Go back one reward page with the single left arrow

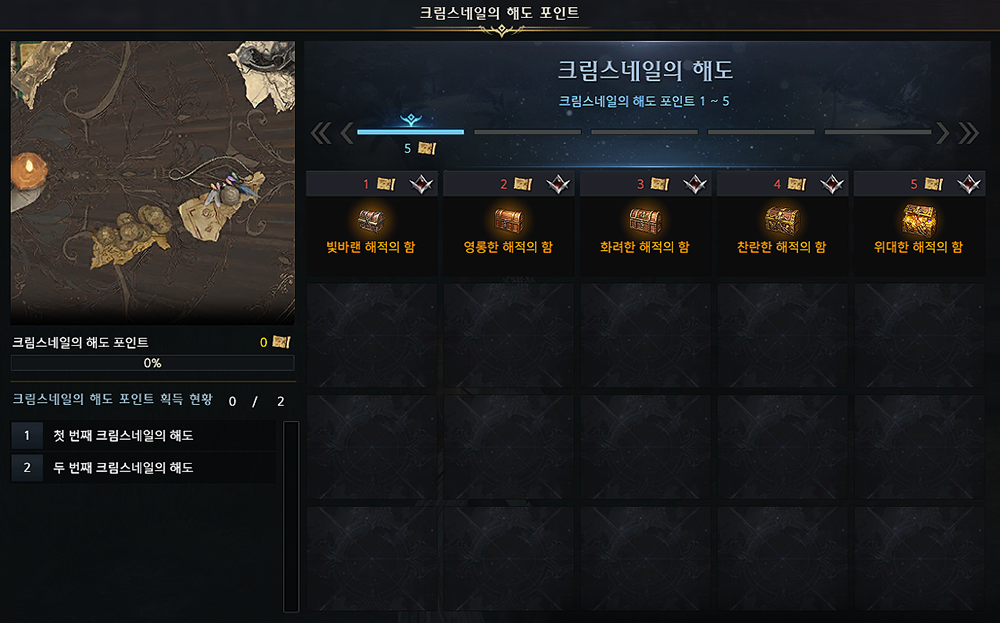pos(347,133)
